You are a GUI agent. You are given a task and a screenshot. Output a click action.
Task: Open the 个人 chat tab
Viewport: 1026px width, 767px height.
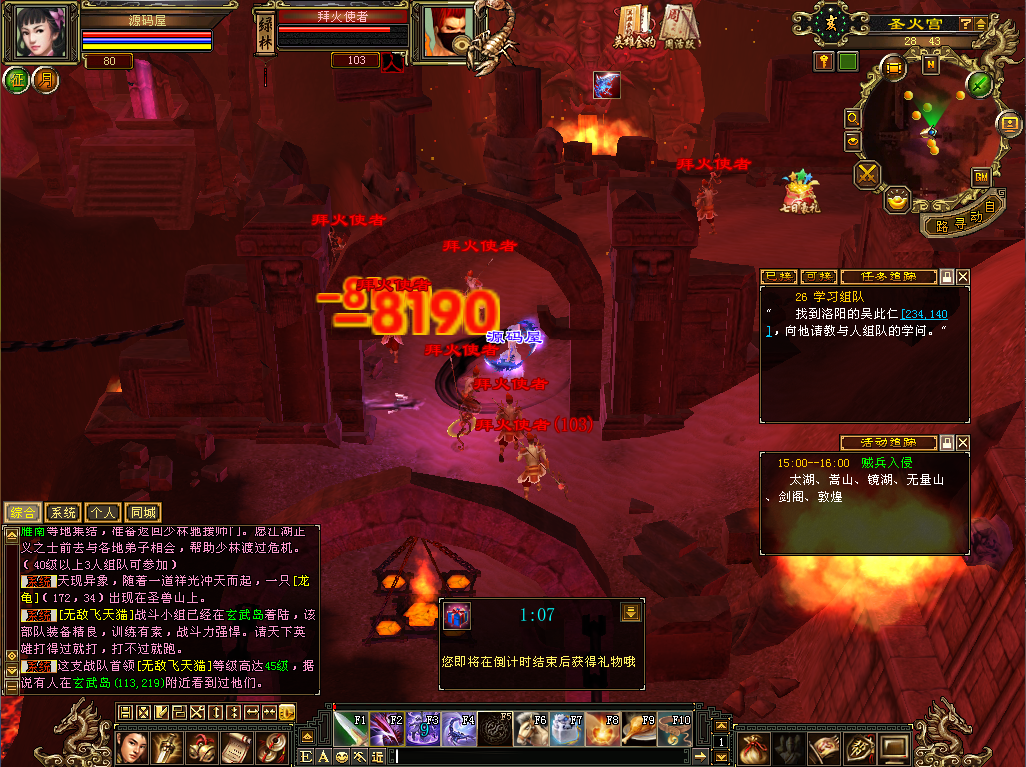point(103,513)
